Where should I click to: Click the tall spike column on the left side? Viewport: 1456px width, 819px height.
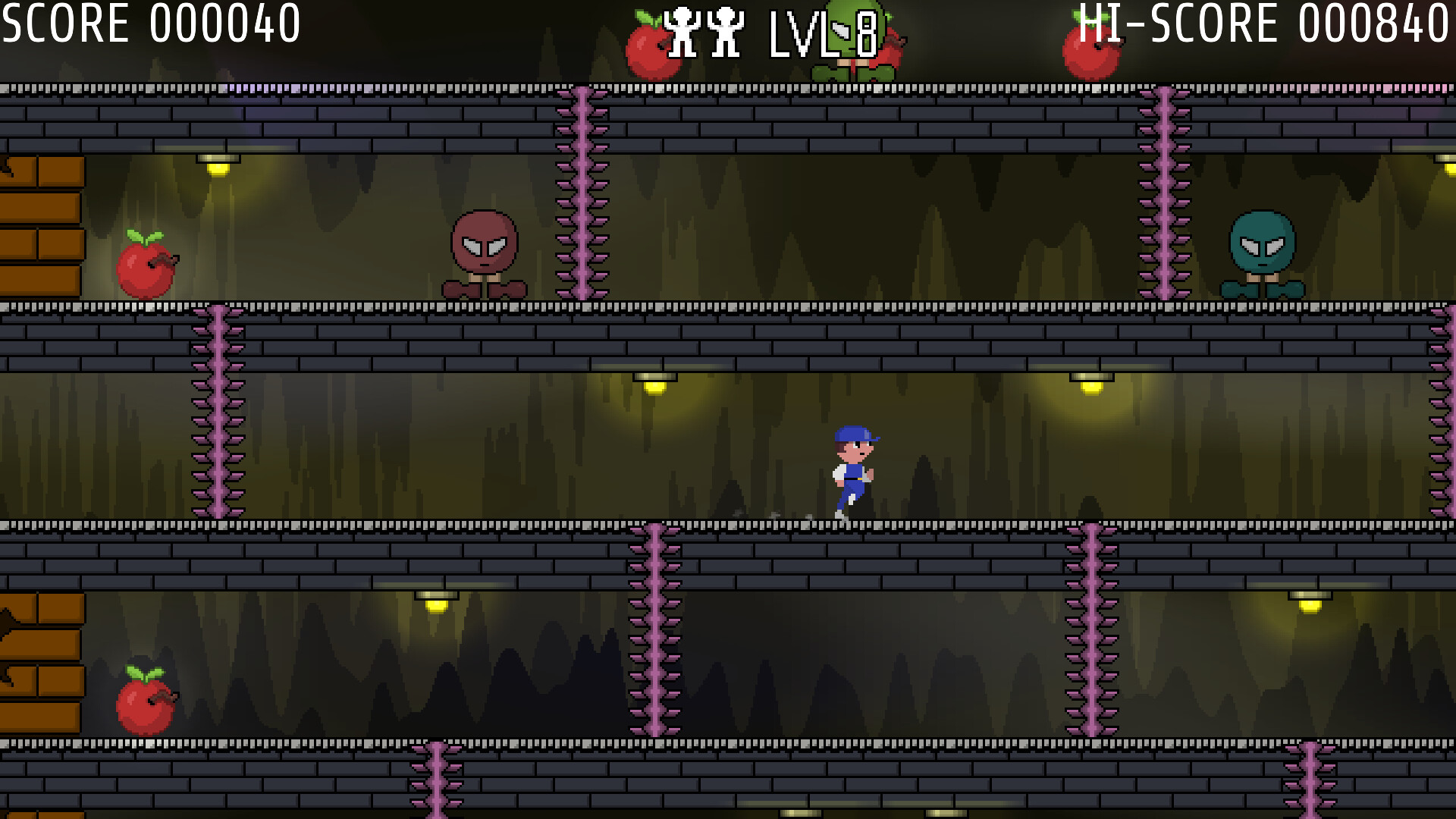(x=216, y=409)
